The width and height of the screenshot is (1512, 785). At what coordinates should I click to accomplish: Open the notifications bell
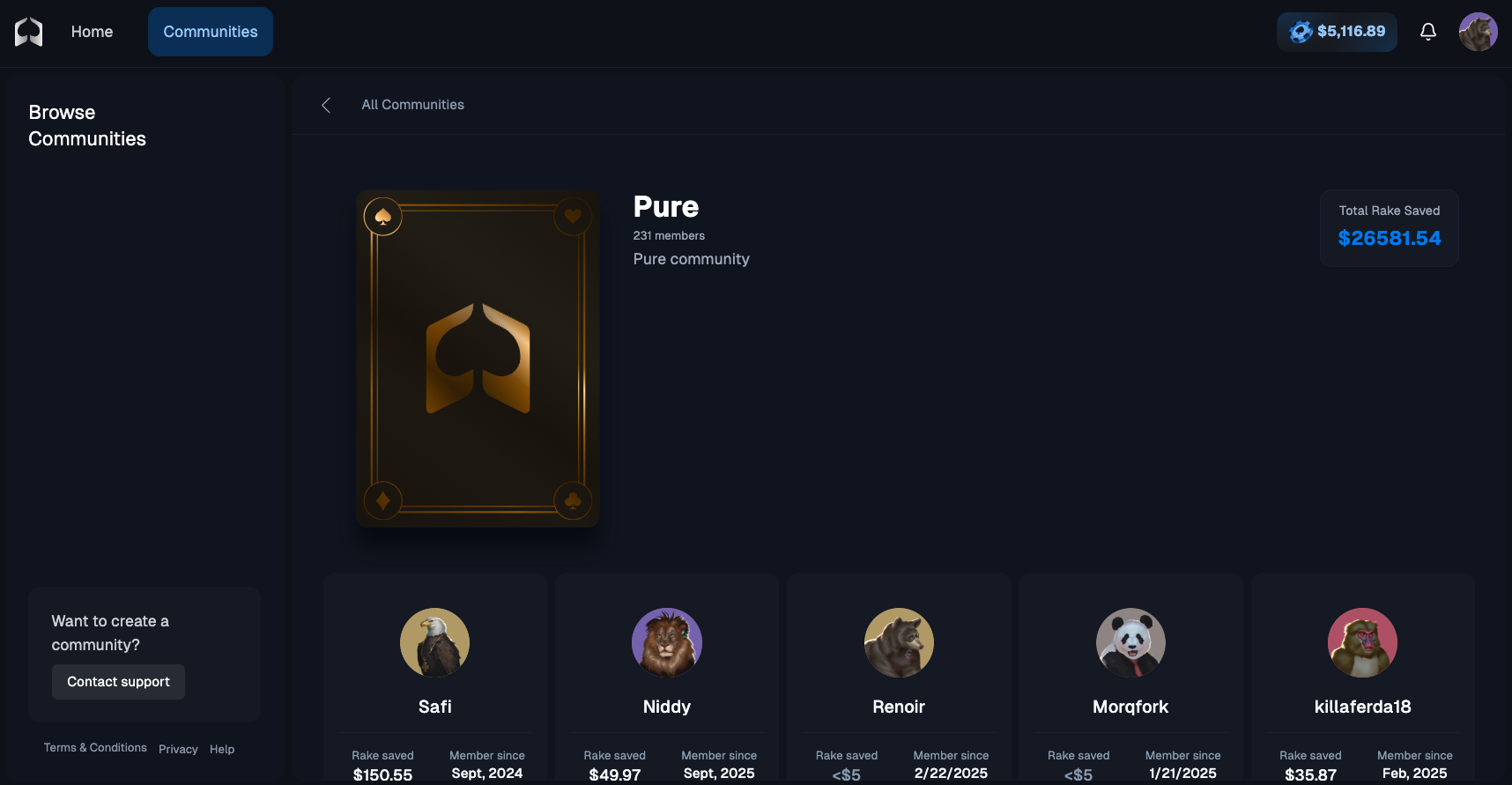(x=1428, y=31)
